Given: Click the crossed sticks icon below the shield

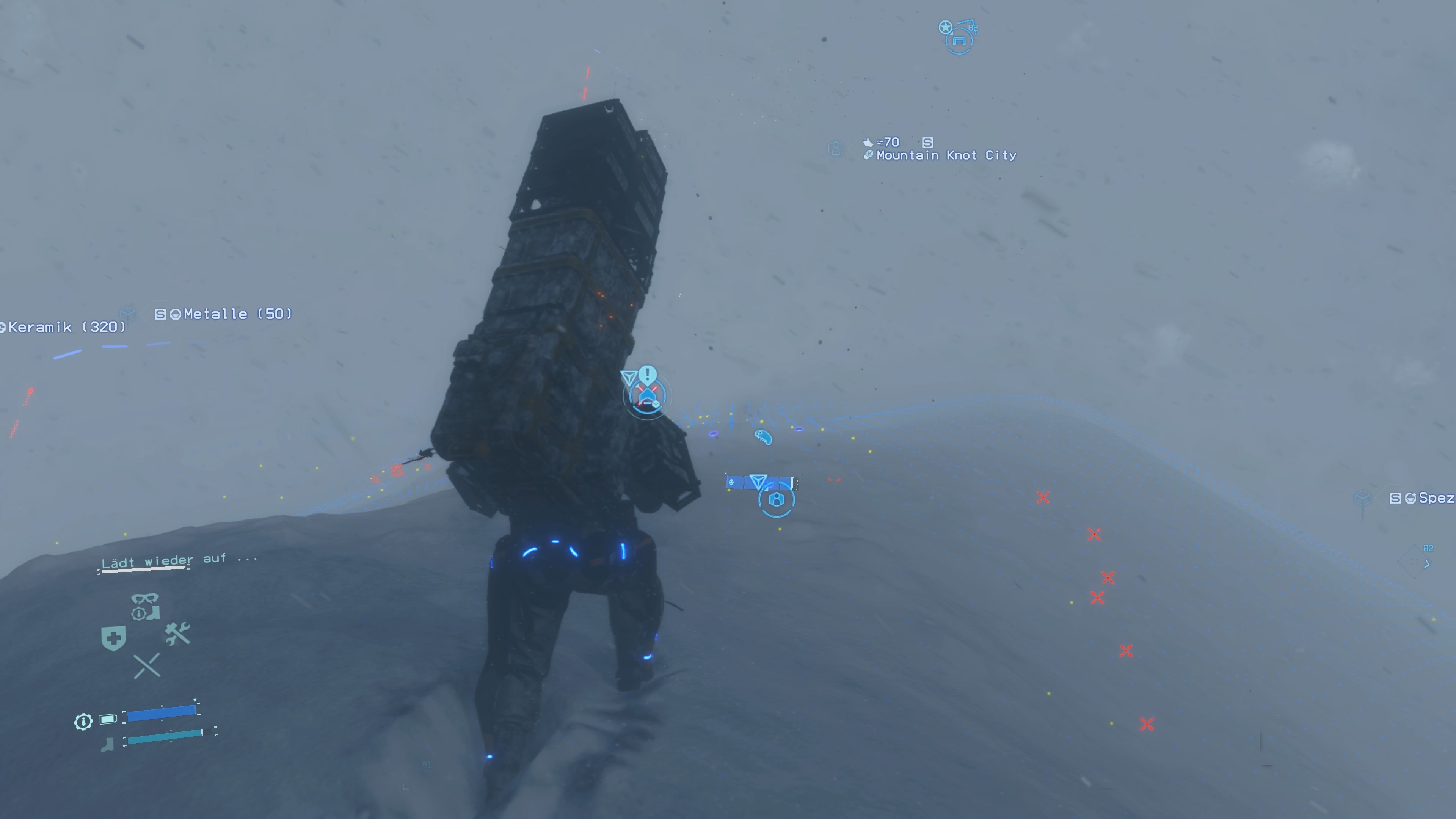Looking at the screenshot, I should [146, 665].
